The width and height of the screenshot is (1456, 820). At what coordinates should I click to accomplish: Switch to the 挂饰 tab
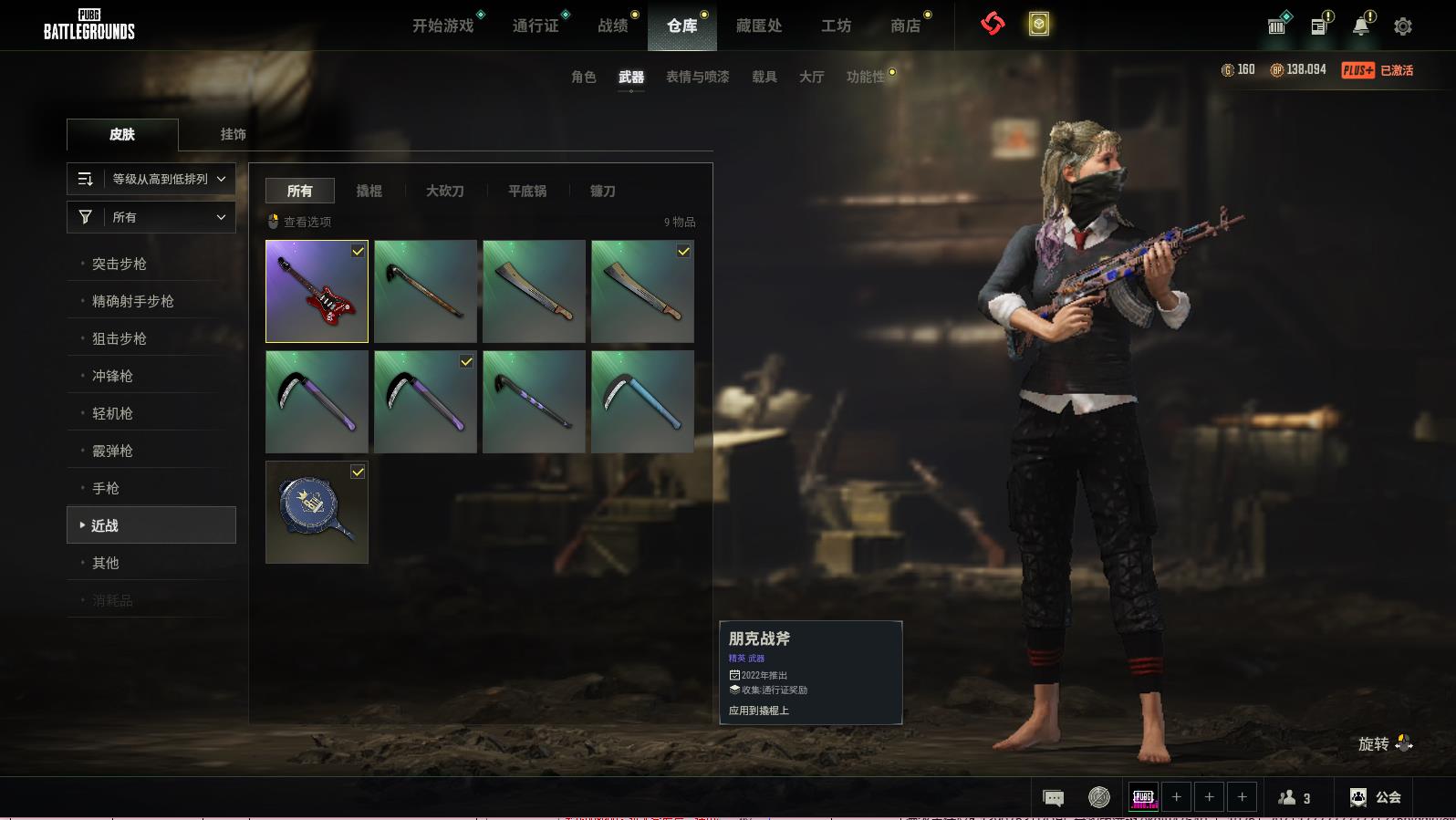point(233,134)
